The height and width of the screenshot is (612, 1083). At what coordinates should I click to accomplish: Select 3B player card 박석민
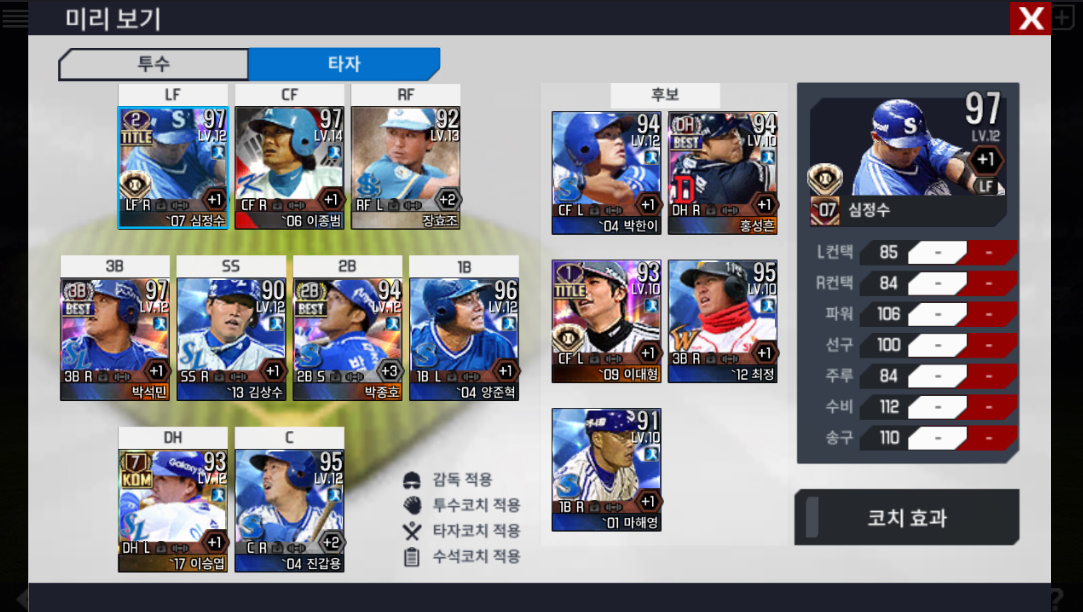115,339
